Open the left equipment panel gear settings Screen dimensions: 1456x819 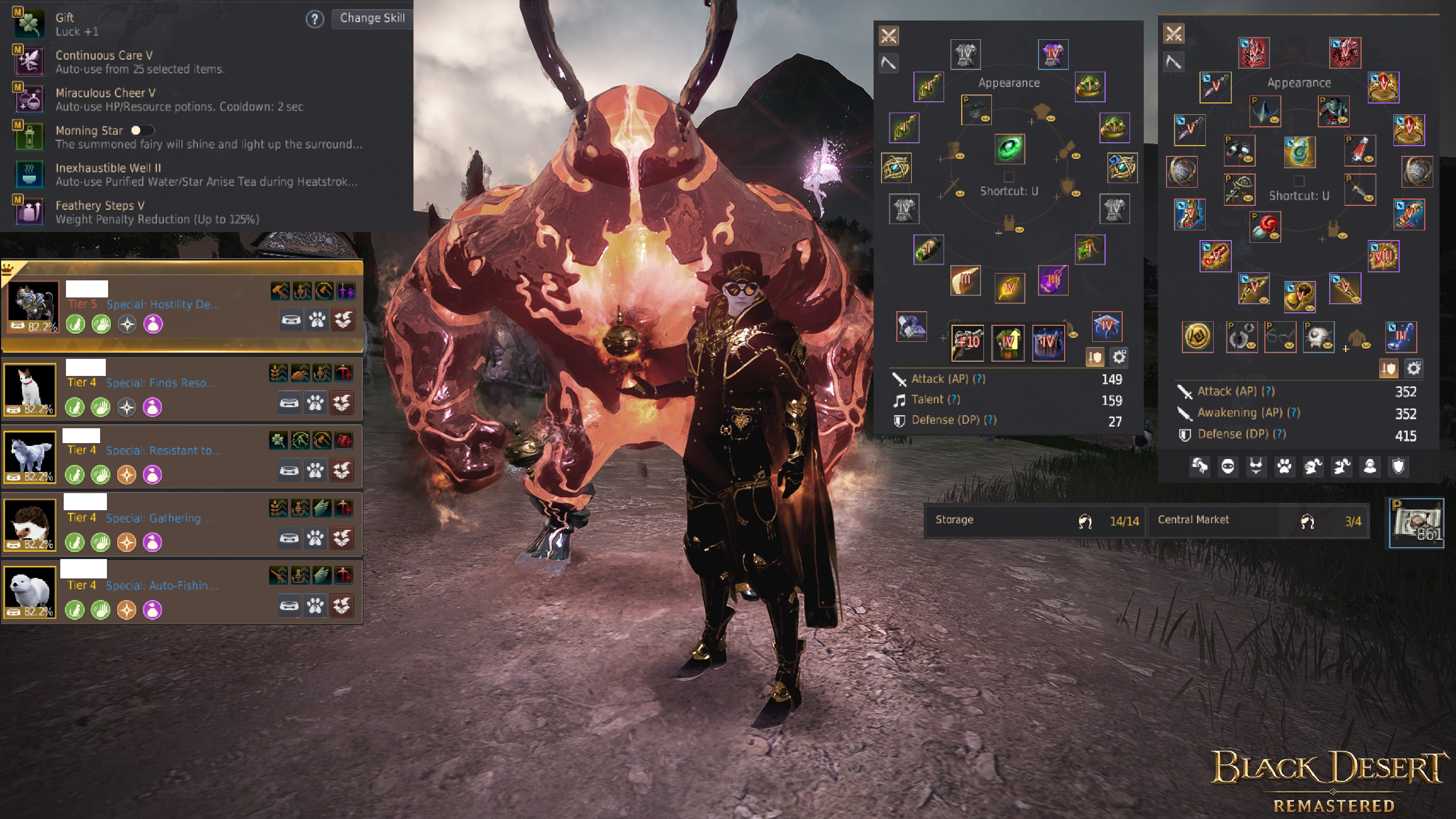point(1119,357)
